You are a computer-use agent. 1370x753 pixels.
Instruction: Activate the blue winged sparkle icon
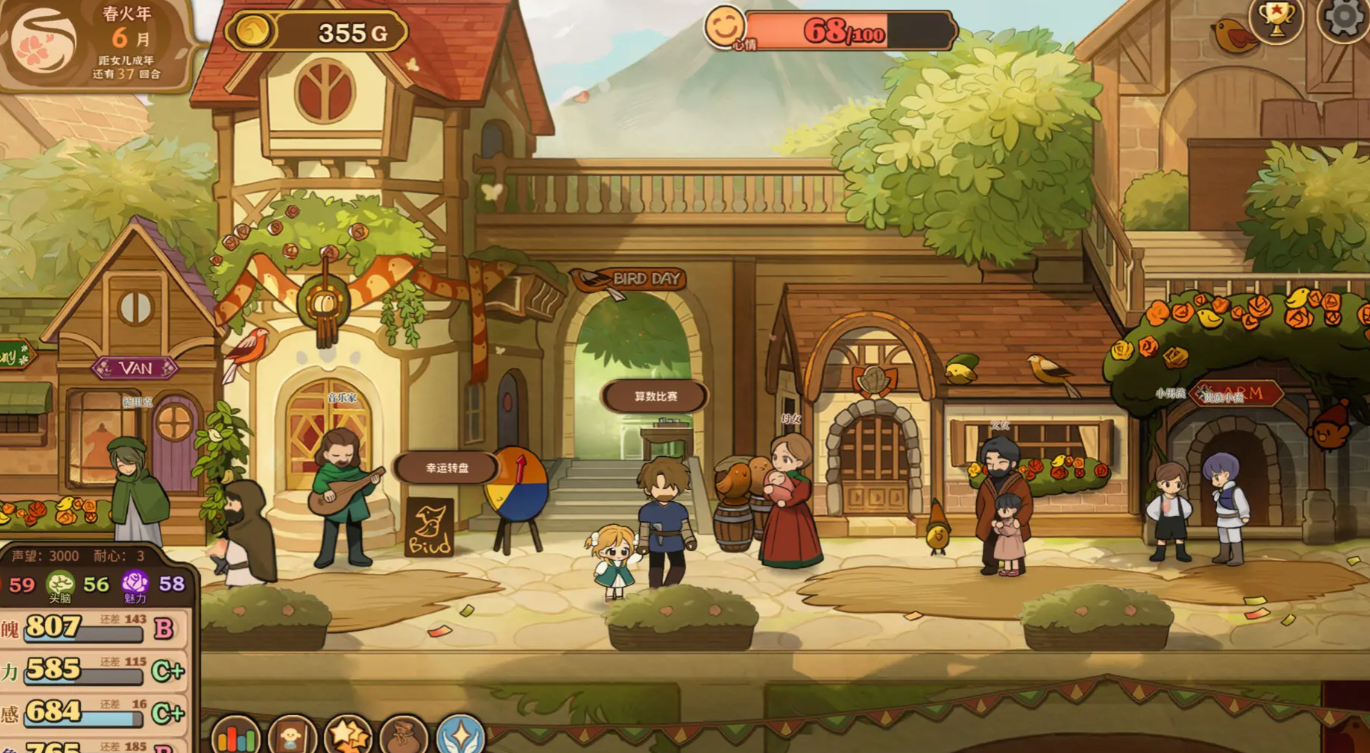click(460, 736)
